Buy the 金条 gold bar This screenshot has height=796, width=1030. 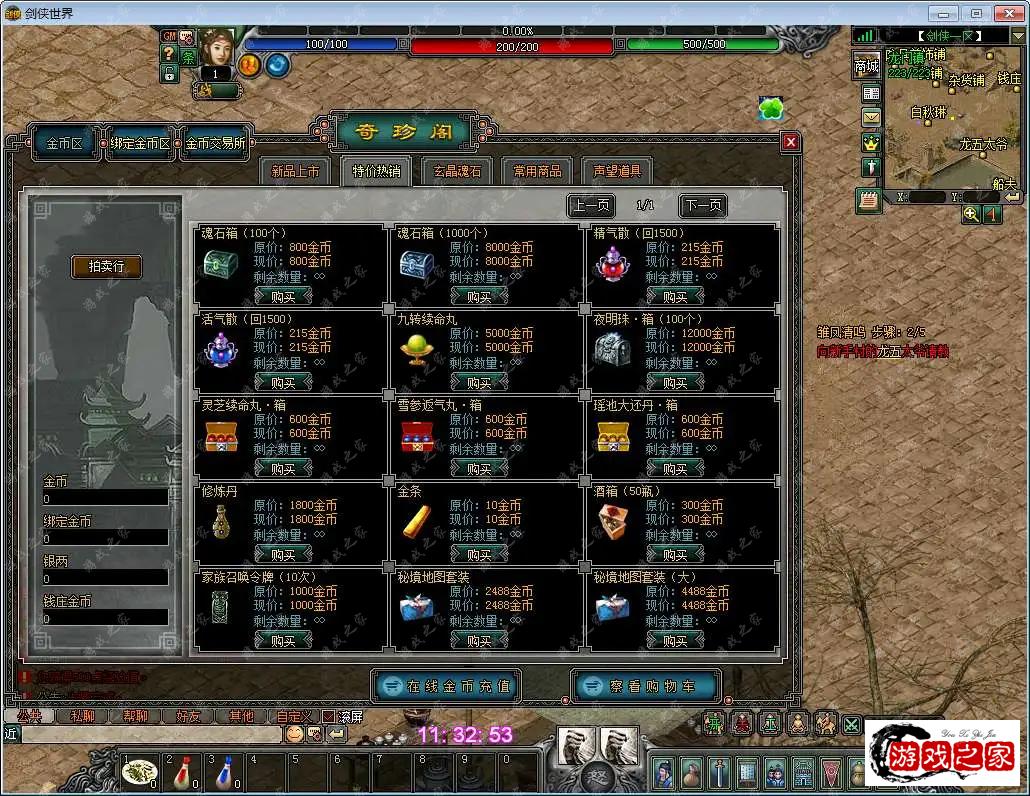pos(479,554)
